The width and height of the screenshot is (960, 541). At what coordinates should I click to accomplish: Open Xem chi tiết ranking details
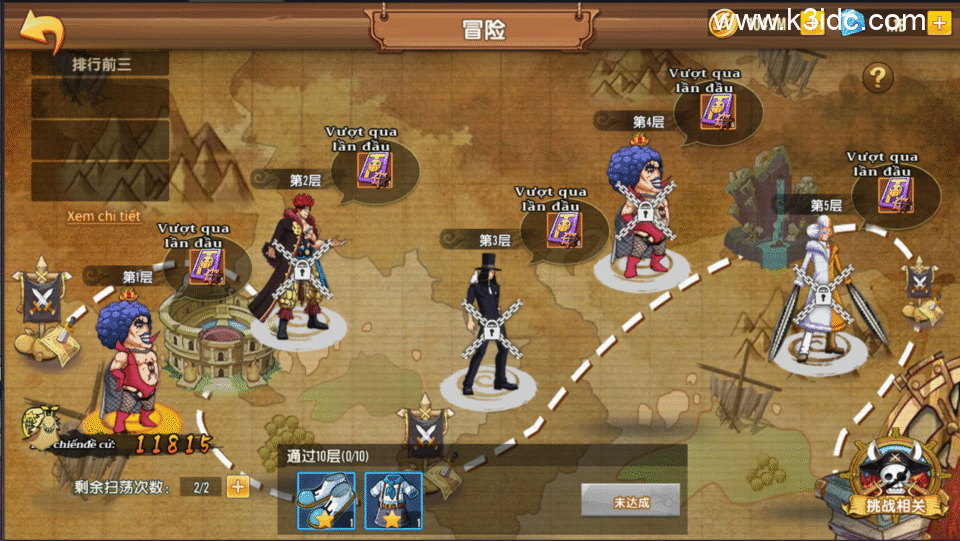click(x=104, y=216)
